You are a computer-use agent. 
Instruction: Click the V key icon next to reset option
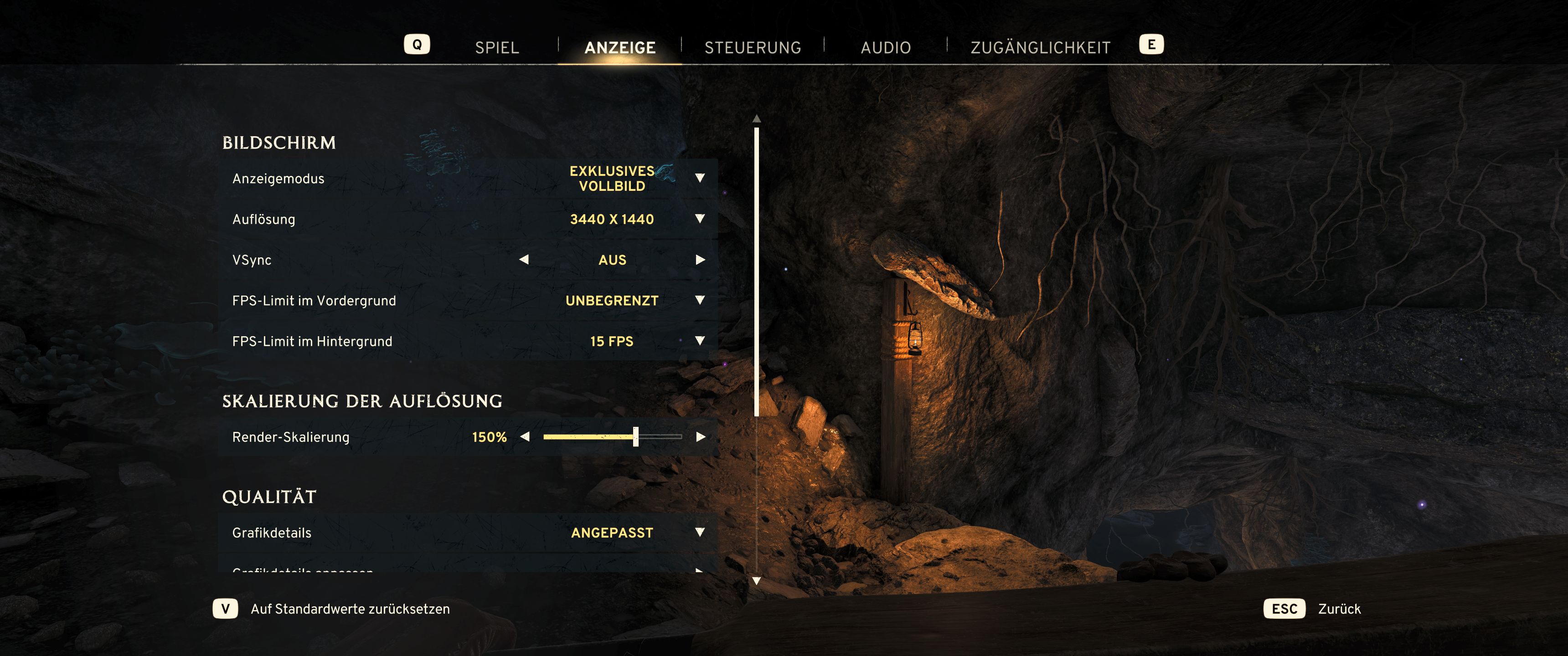point(226,609)
